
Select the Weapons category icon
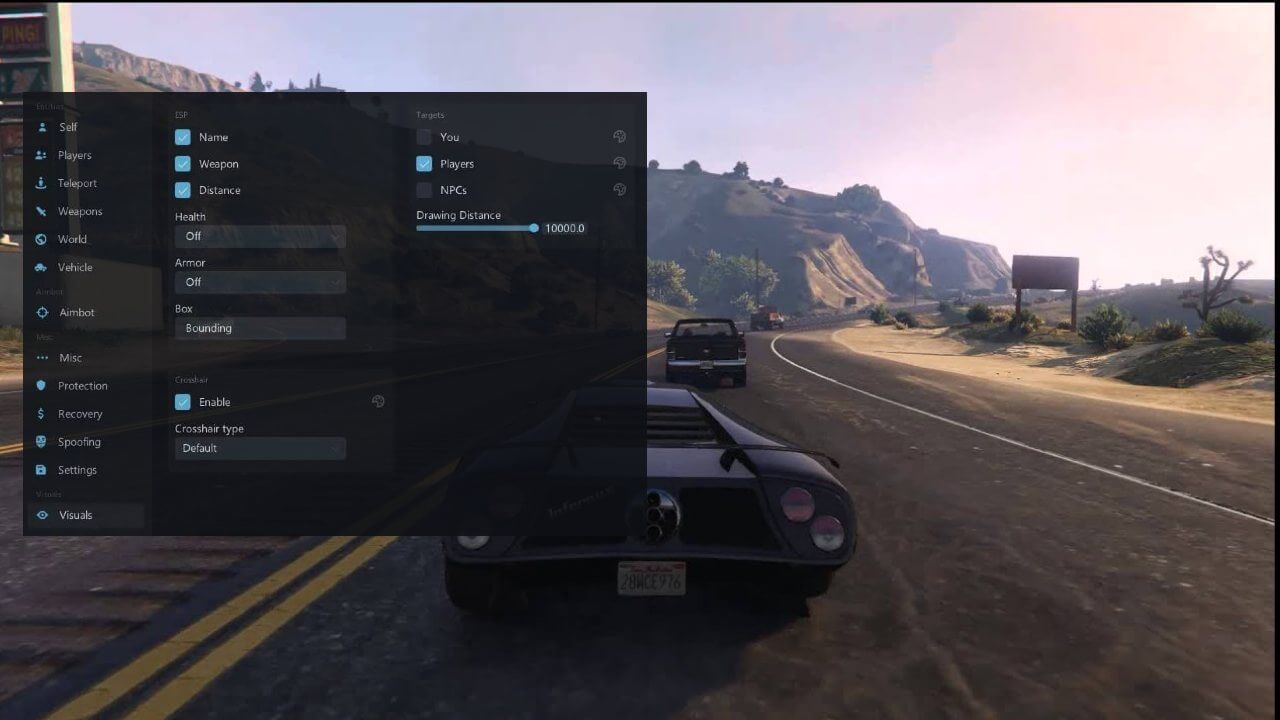tap(42, 211)
